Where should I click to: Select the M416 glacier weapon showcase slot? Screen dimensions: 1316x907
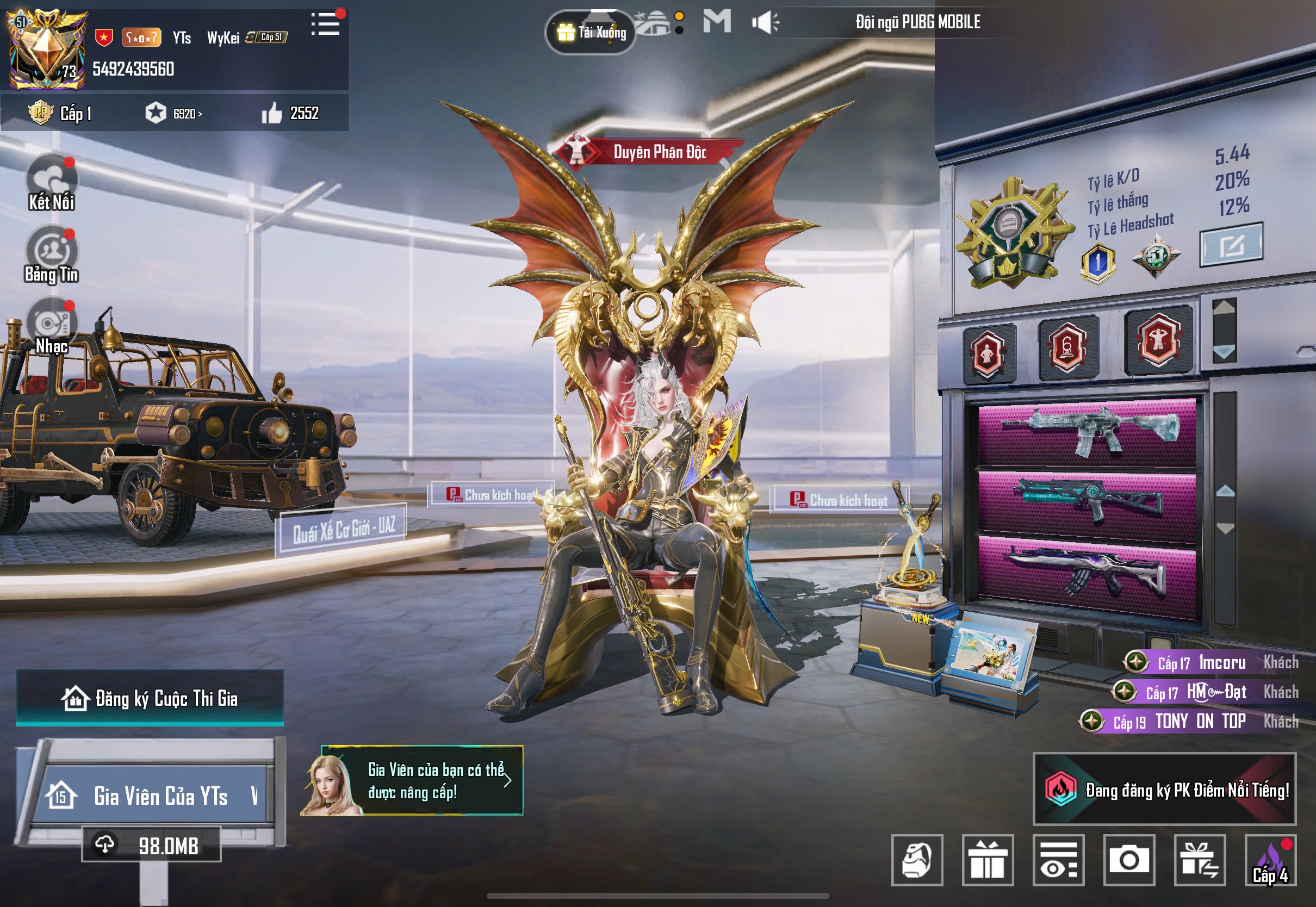click(x=1087, y=433)
